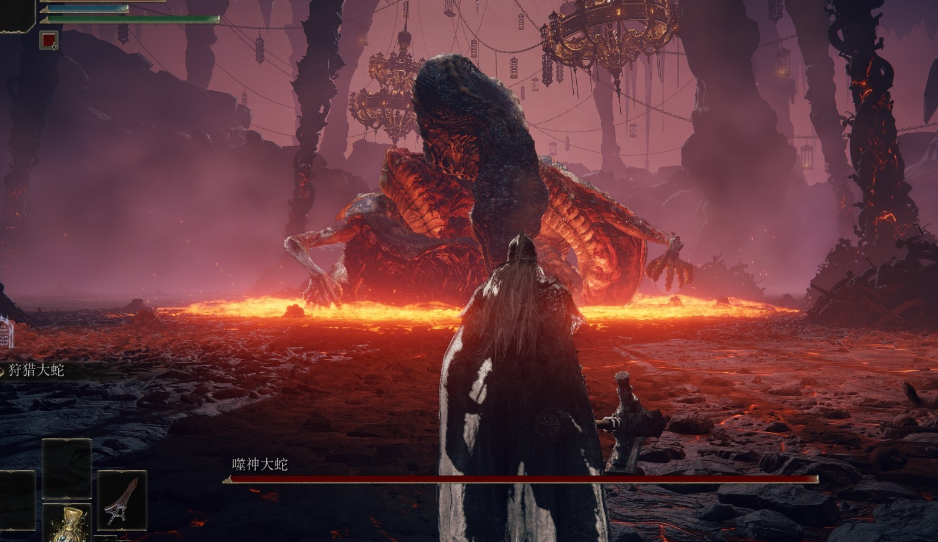The width and height of the screenshot is (938, 542).
Task: Click the red status effect icon
Action: (x=48, y=40)
